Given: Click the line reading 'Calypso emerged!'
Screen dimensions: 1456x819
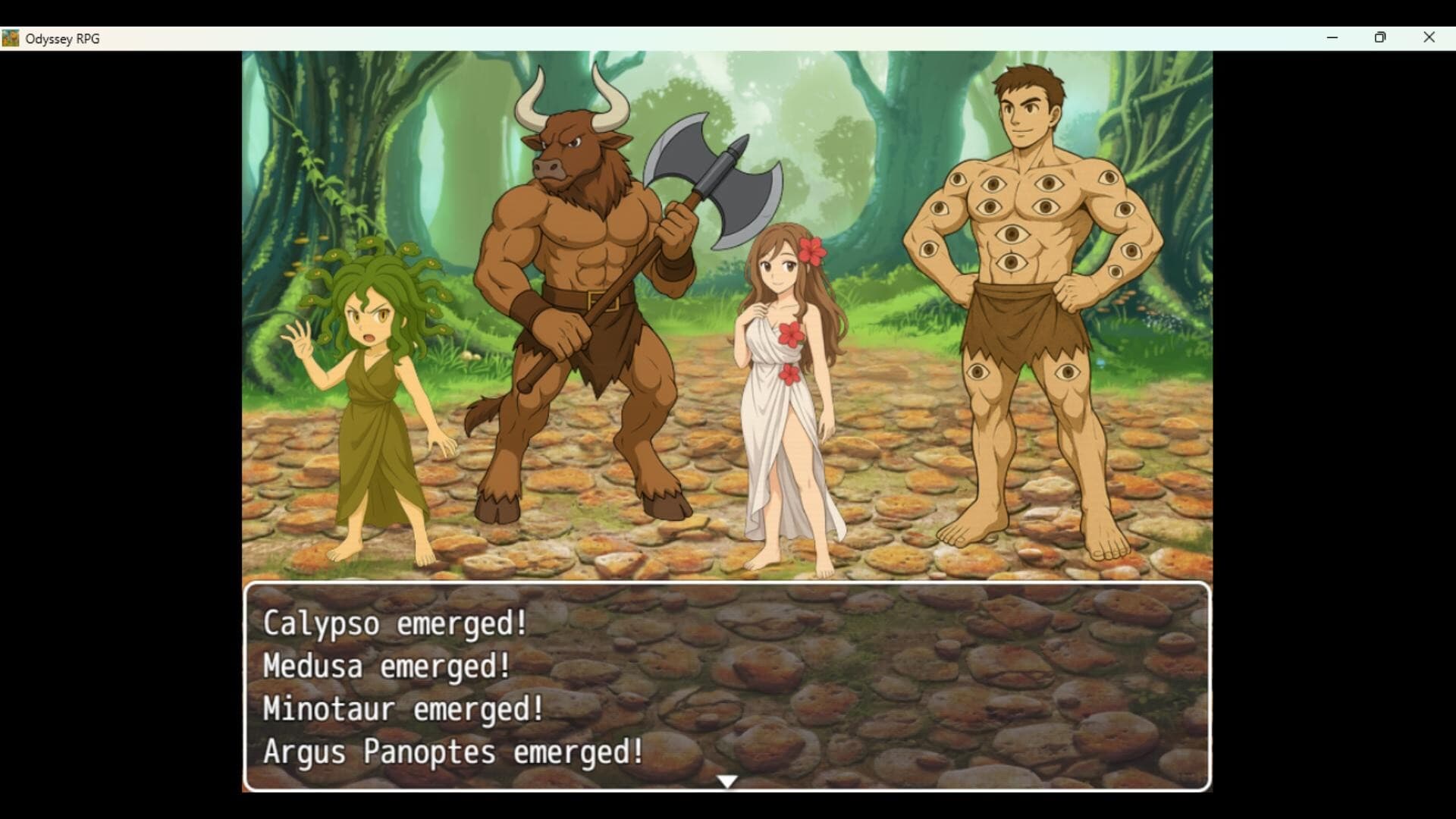Looking at the screenshot, I should pos(394,625).
